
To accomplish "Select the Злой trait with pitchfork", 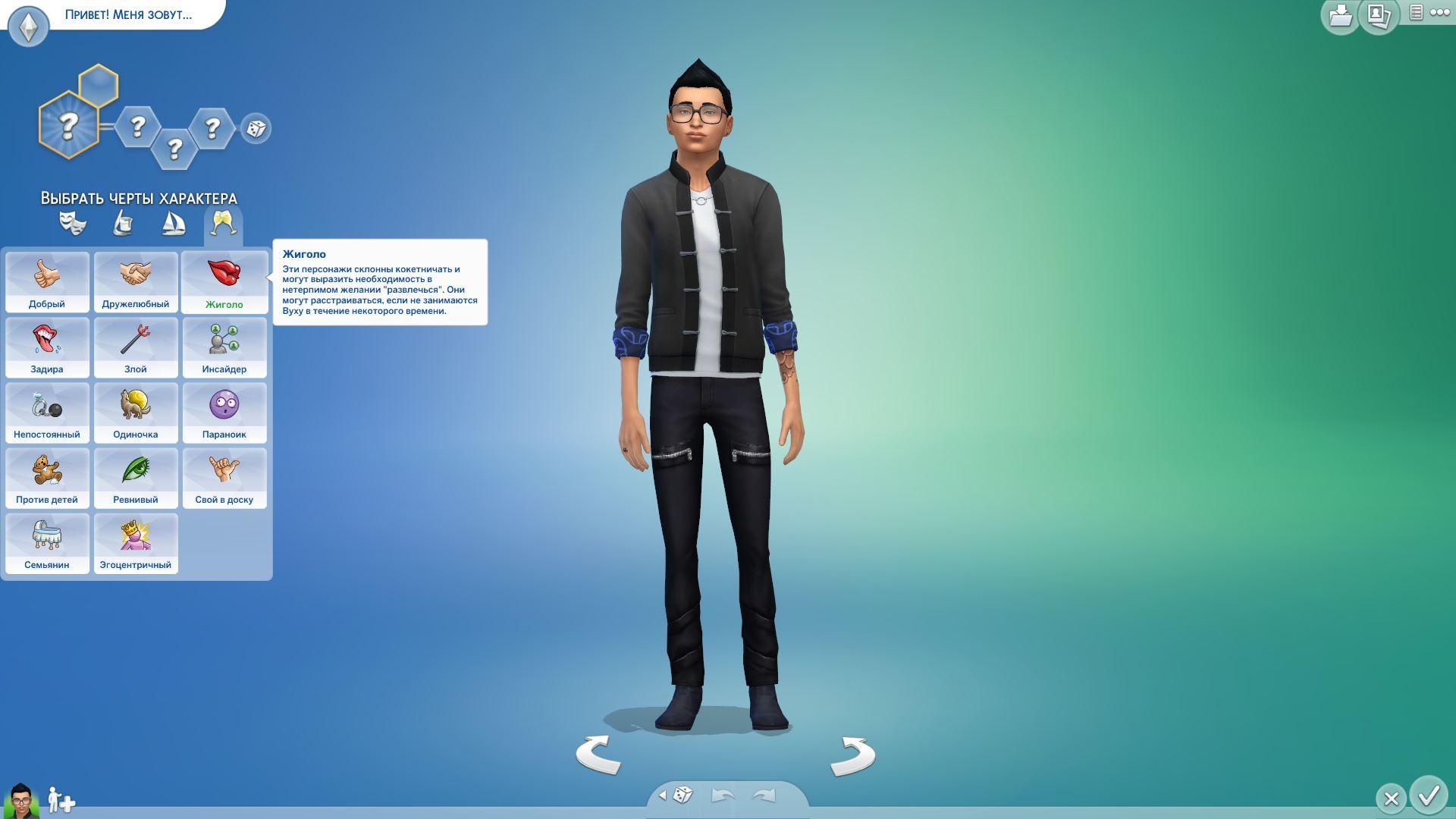I will pos(136,347).
